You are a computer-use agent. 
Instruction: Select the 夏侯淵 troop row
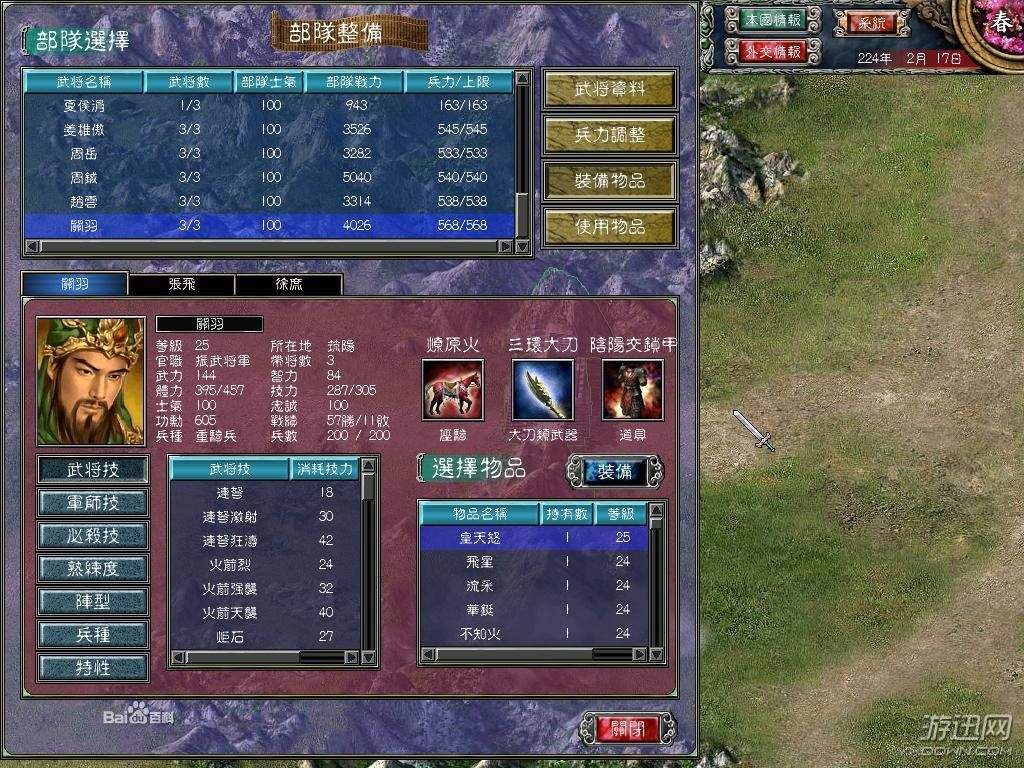pyautogui.click(x=268, y=105)
